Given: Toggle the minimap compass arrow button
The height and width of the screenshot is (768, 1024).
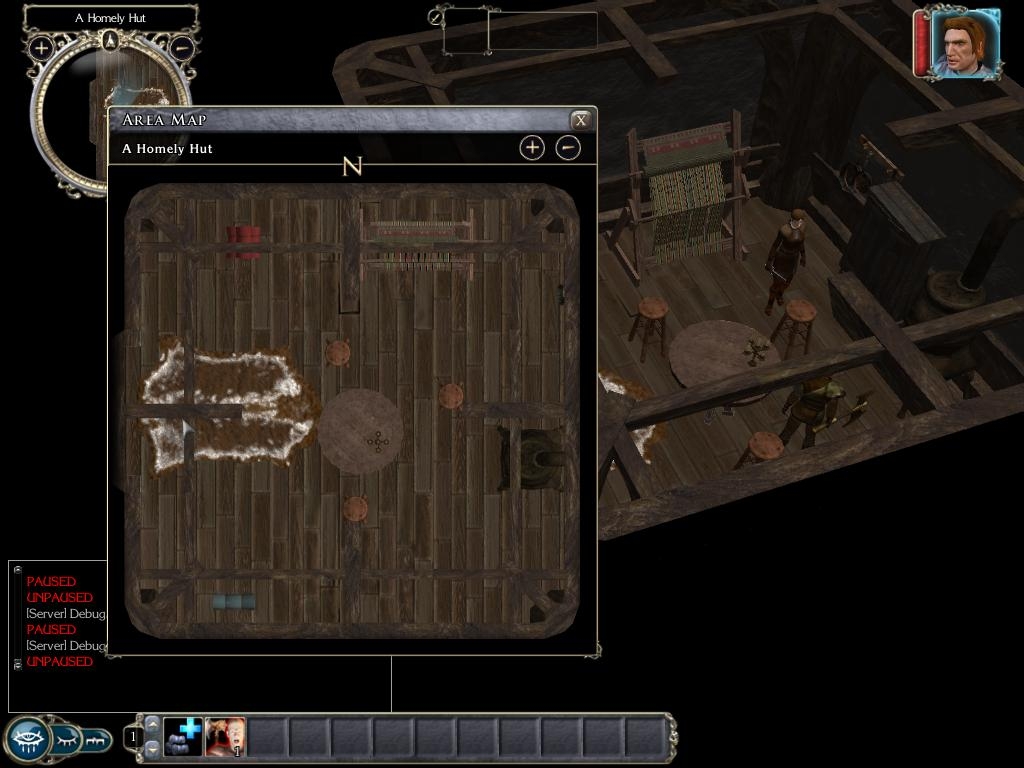Looking at the screenshot, I should click(x=110, y=40).
